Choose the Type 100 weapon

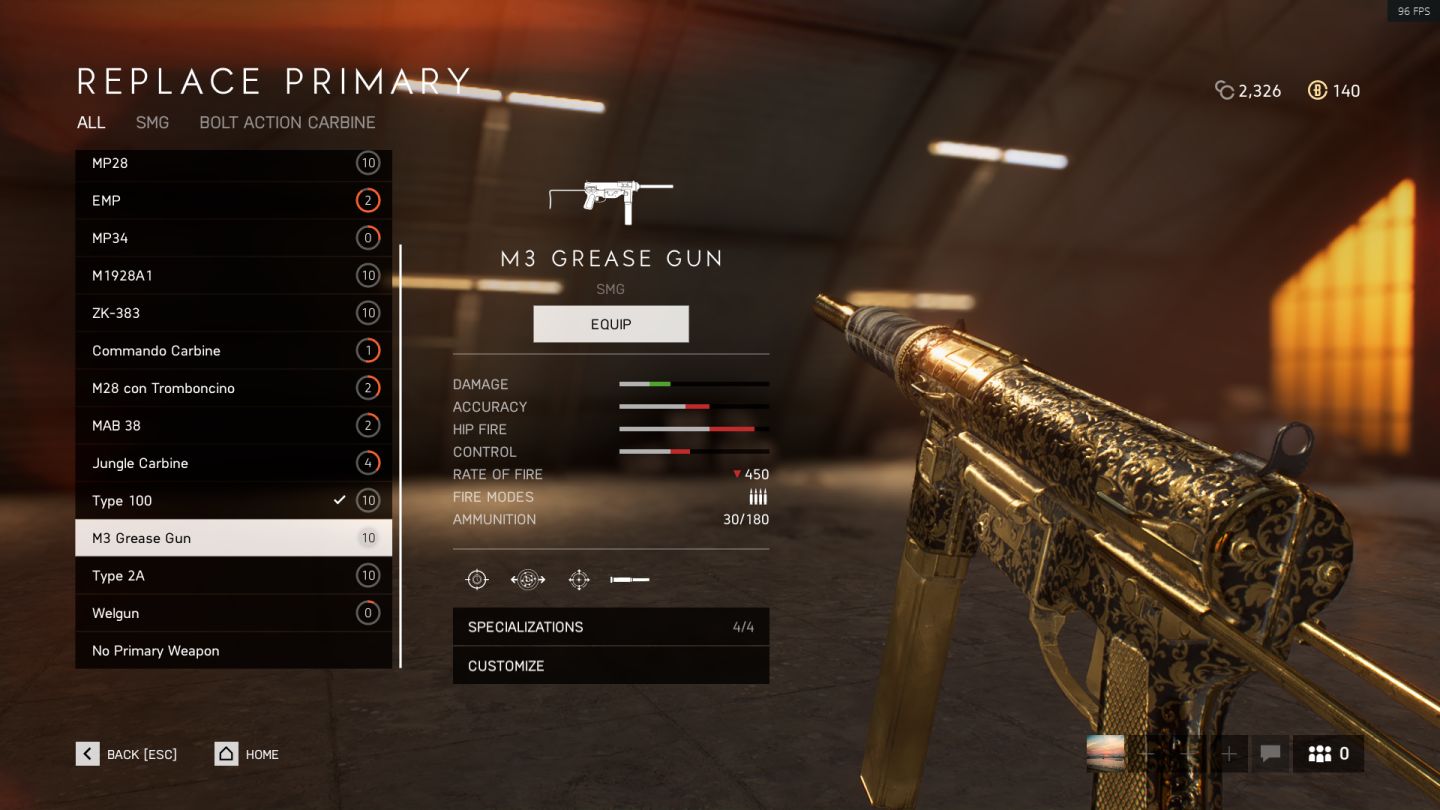(x=233, y=501)
